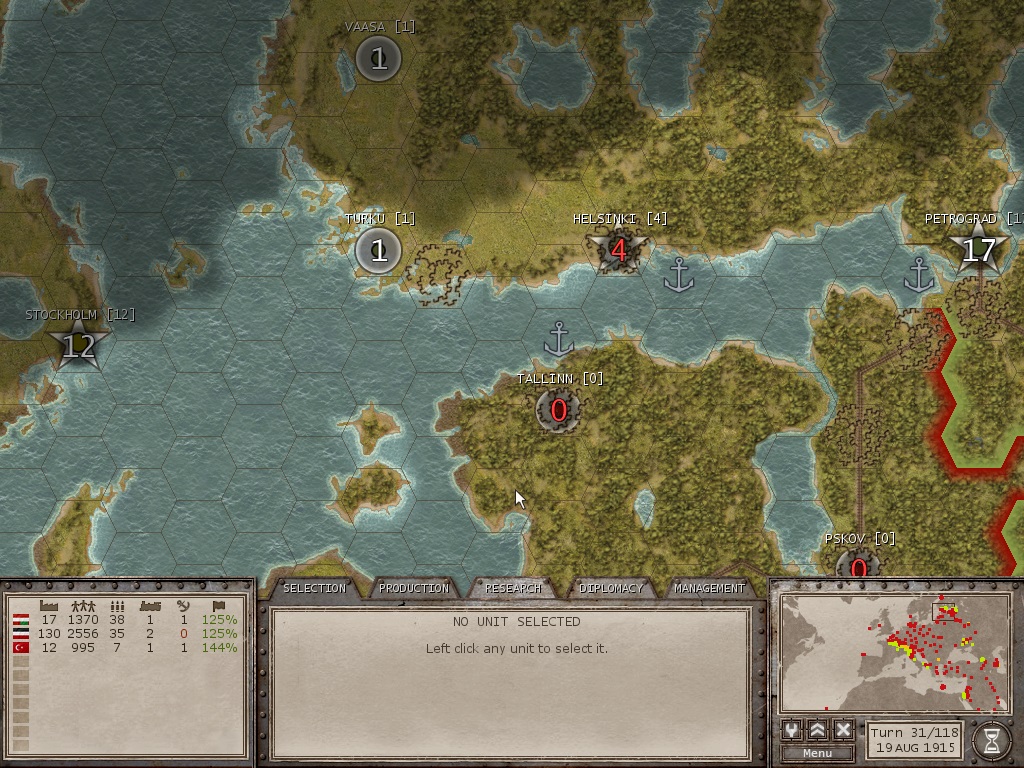Select the Ottoman Turkish flag row

(20, 647)
